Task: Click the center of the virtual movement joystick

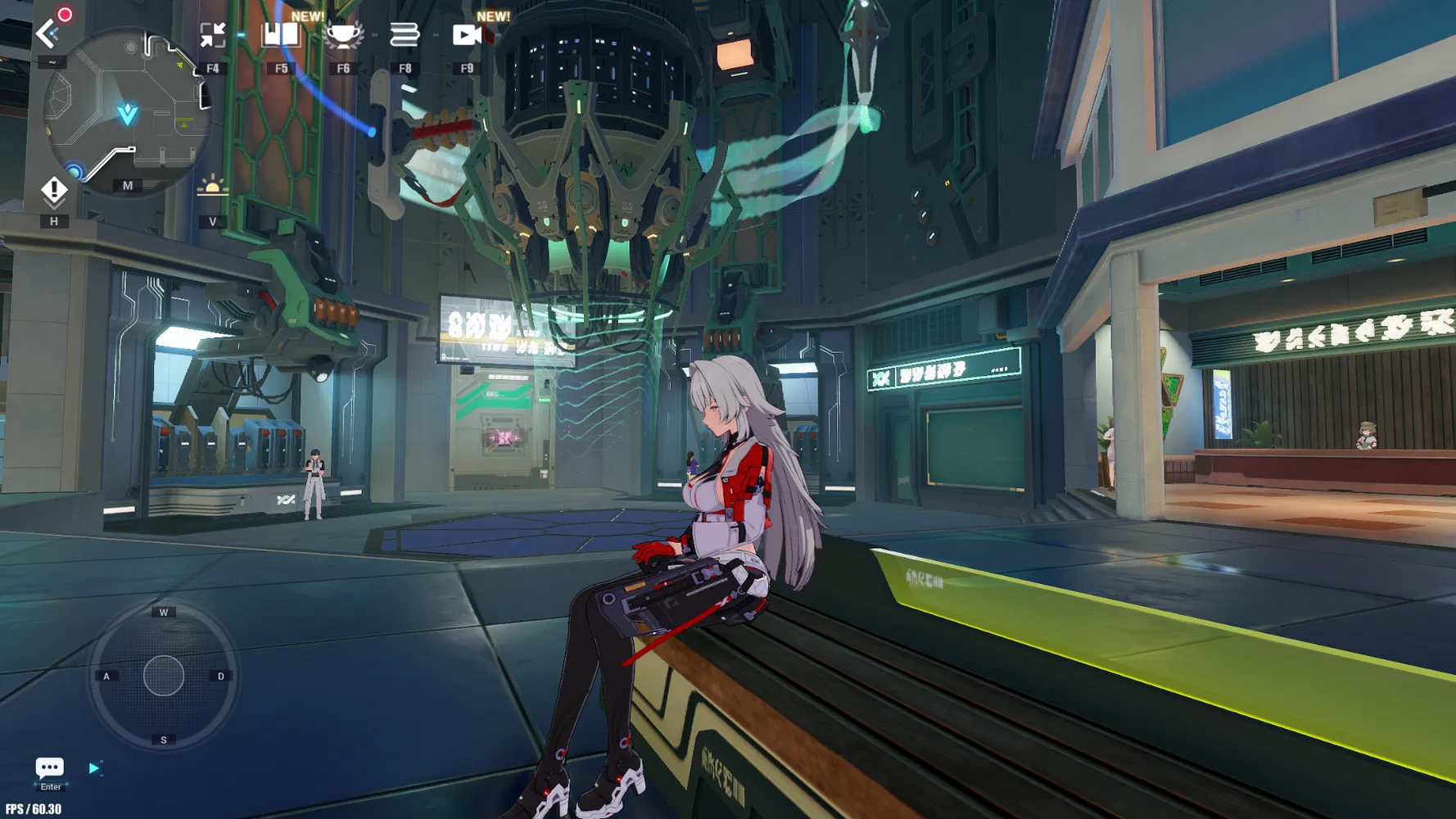Action: 163,674
